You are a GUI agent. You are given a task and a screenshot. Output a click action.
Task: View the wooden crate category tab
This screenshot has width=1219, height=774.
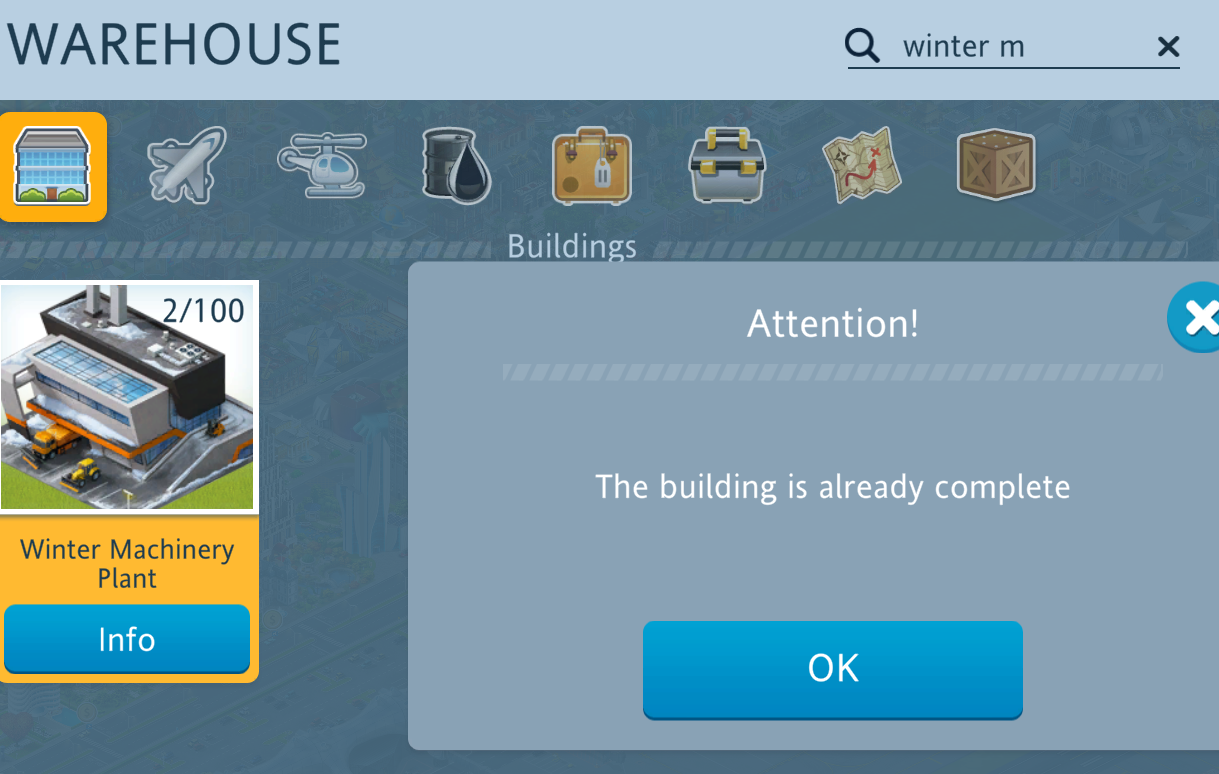pos(995,165)
